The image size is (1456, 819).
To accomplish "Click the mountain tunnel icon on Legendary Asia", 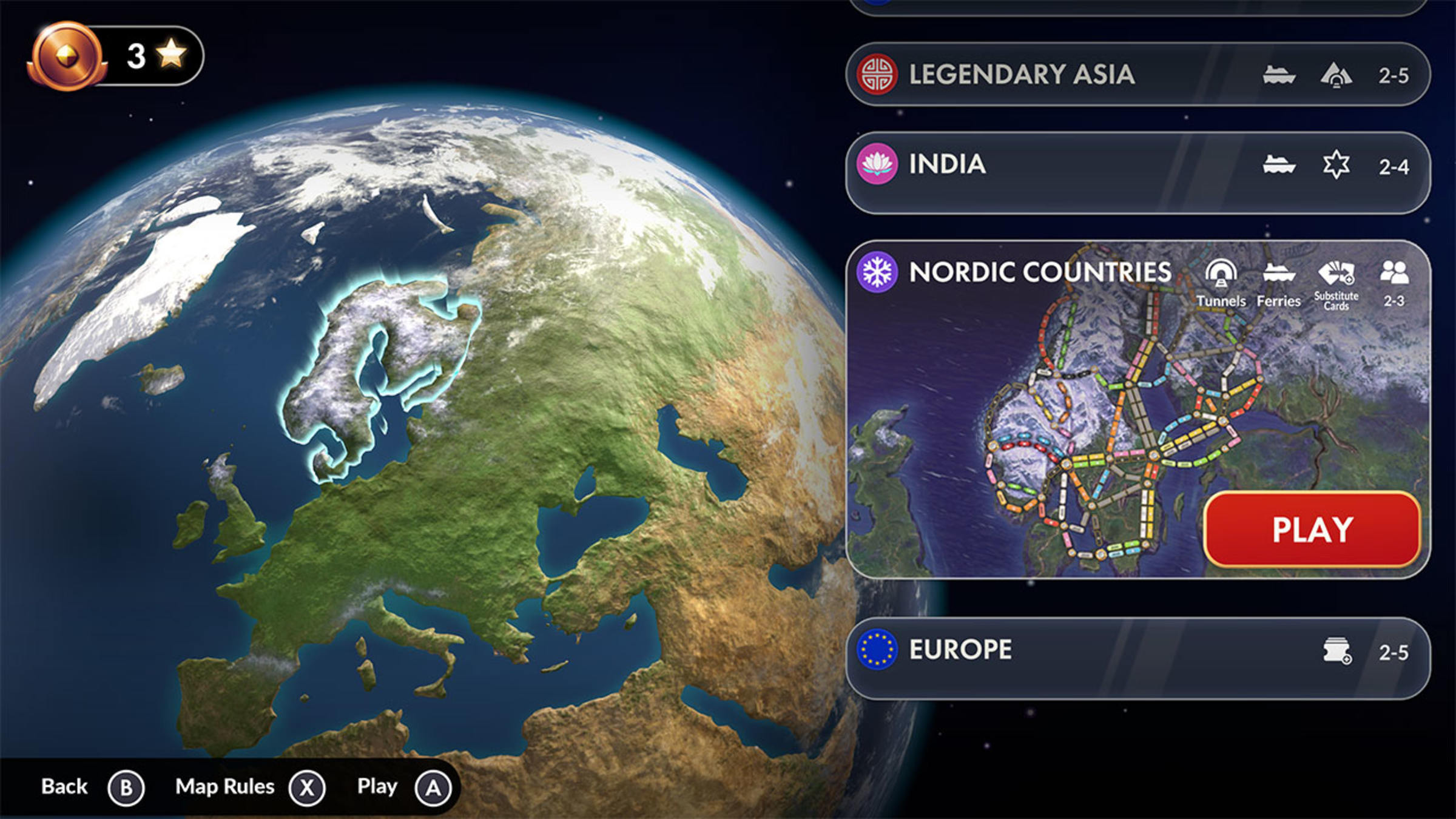I will point(1338,74).
